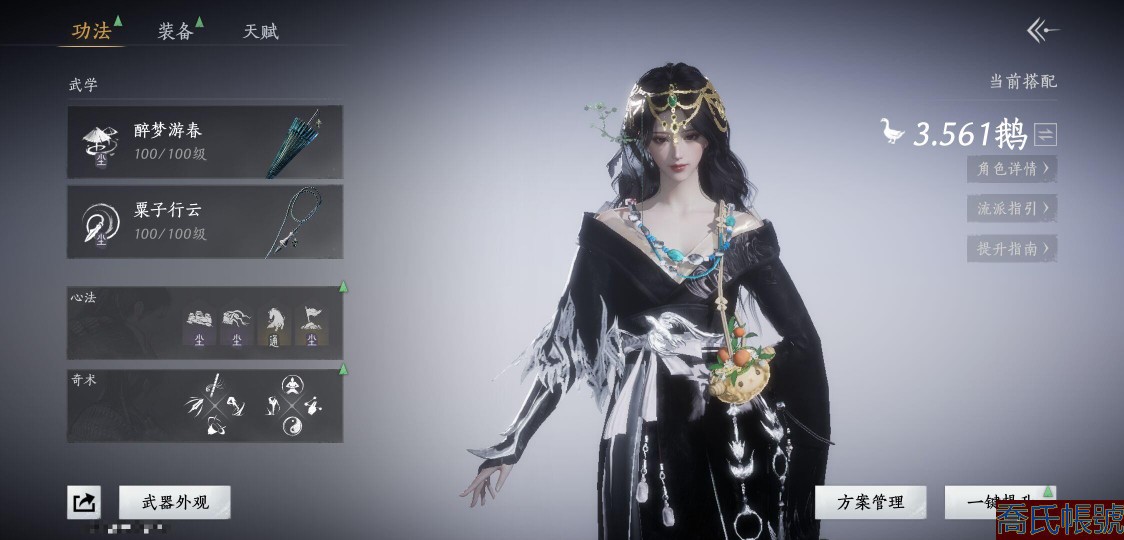Choose the 粟子行云 martial art entry
The height and width of the screenshot is (540, 1124).
205,221
